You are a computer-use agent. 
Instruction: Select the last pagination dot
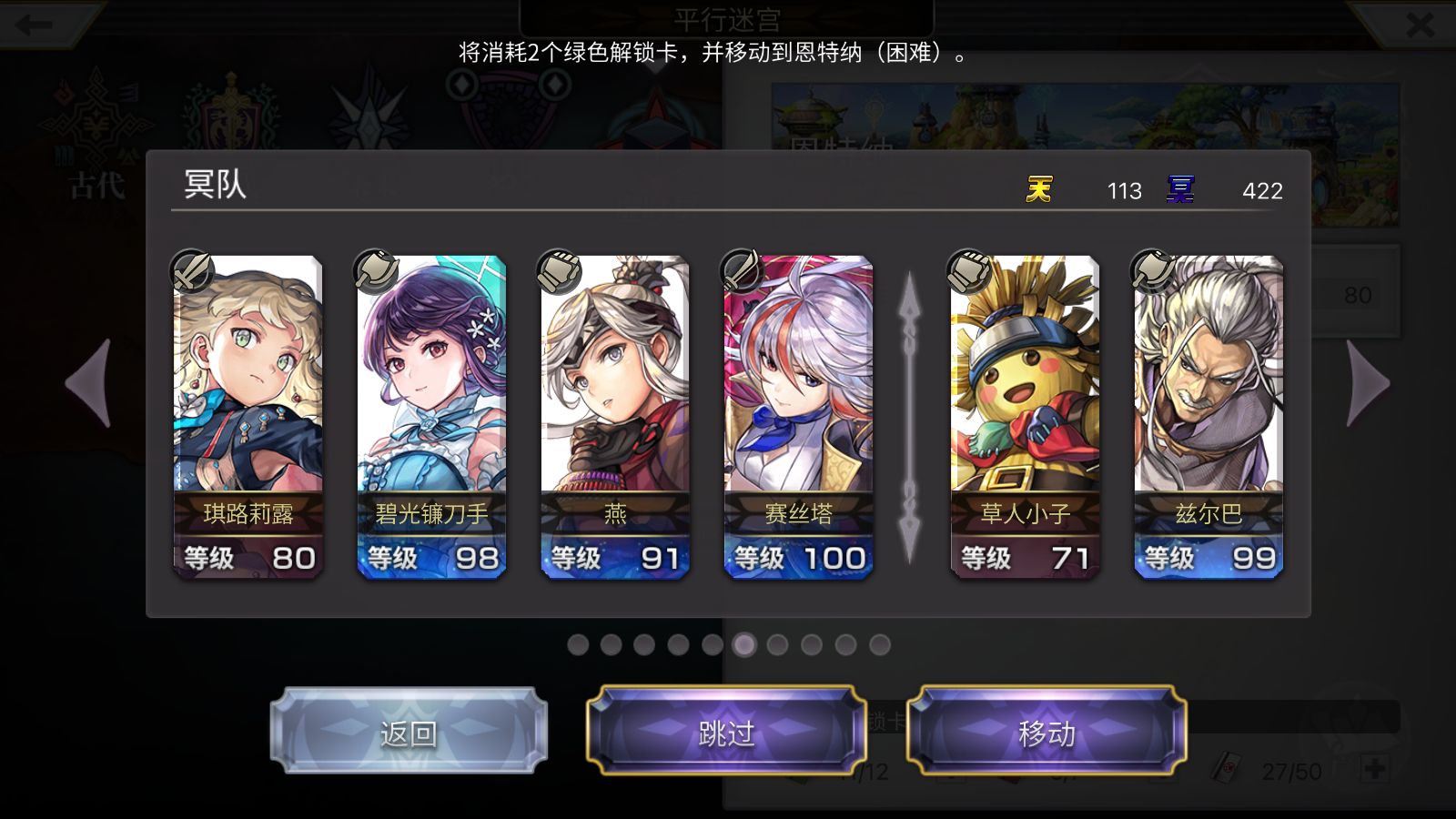[x=878, y=646]
